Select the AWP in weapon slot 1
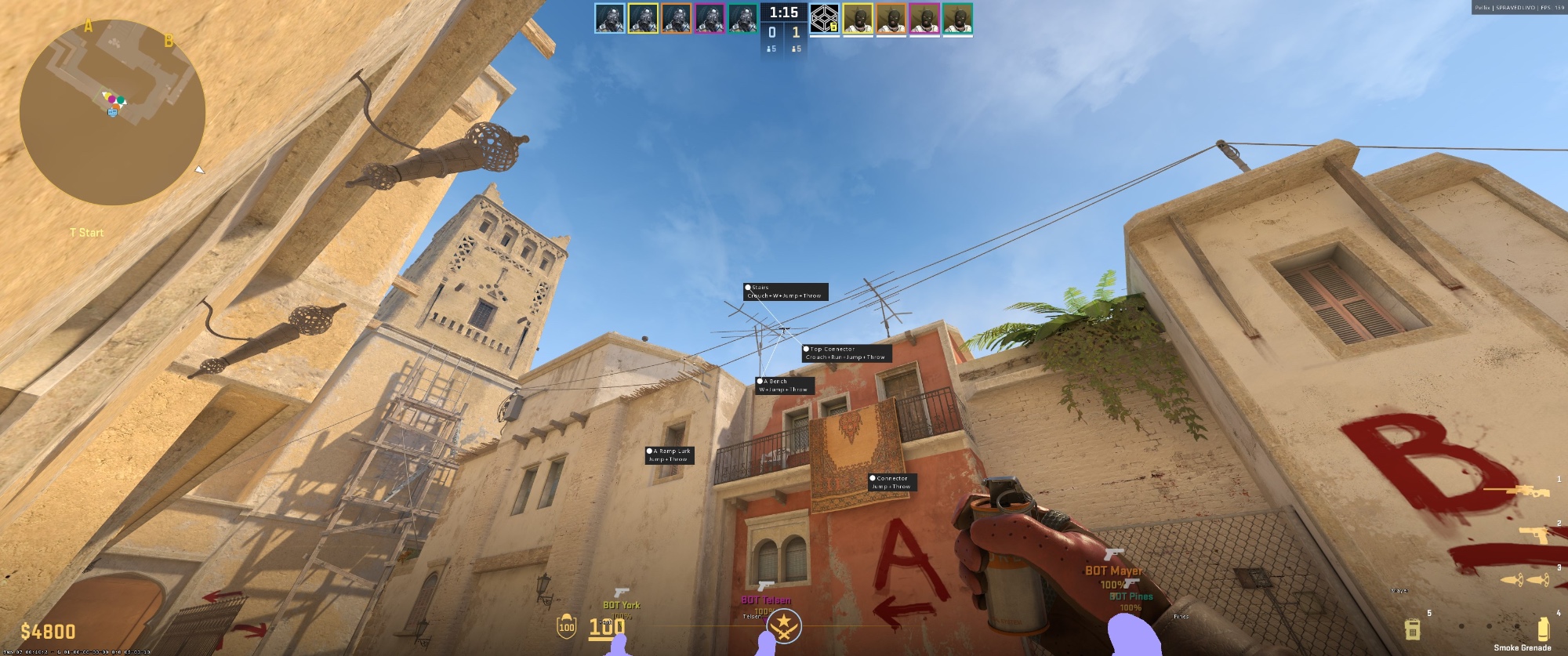Screen dimensions: 1568x656 [x=1530, y=491]
